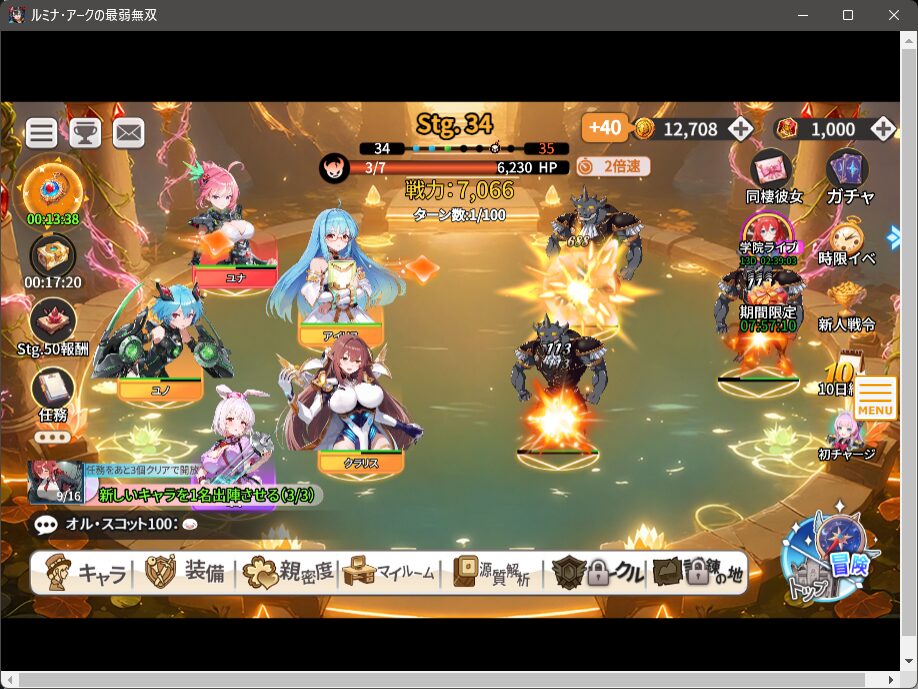Open the trophy ranking icon

click(x=85, y=132)
